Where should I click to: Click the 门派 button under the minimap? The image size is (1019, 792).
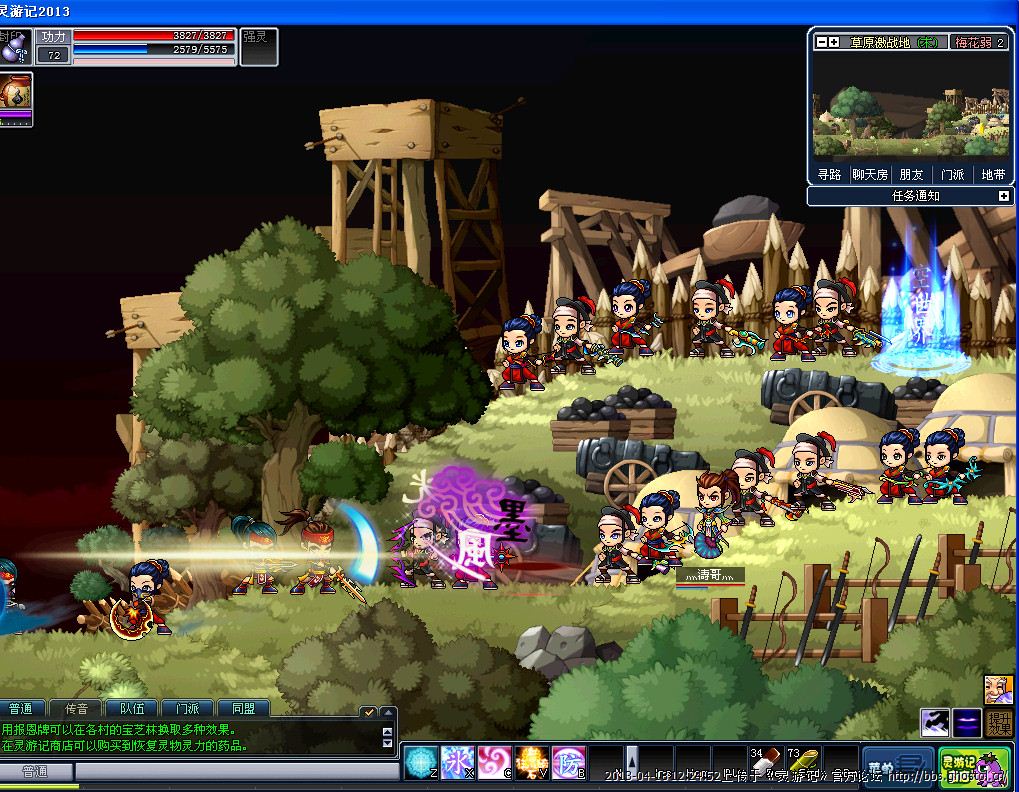tap(952, 174)
